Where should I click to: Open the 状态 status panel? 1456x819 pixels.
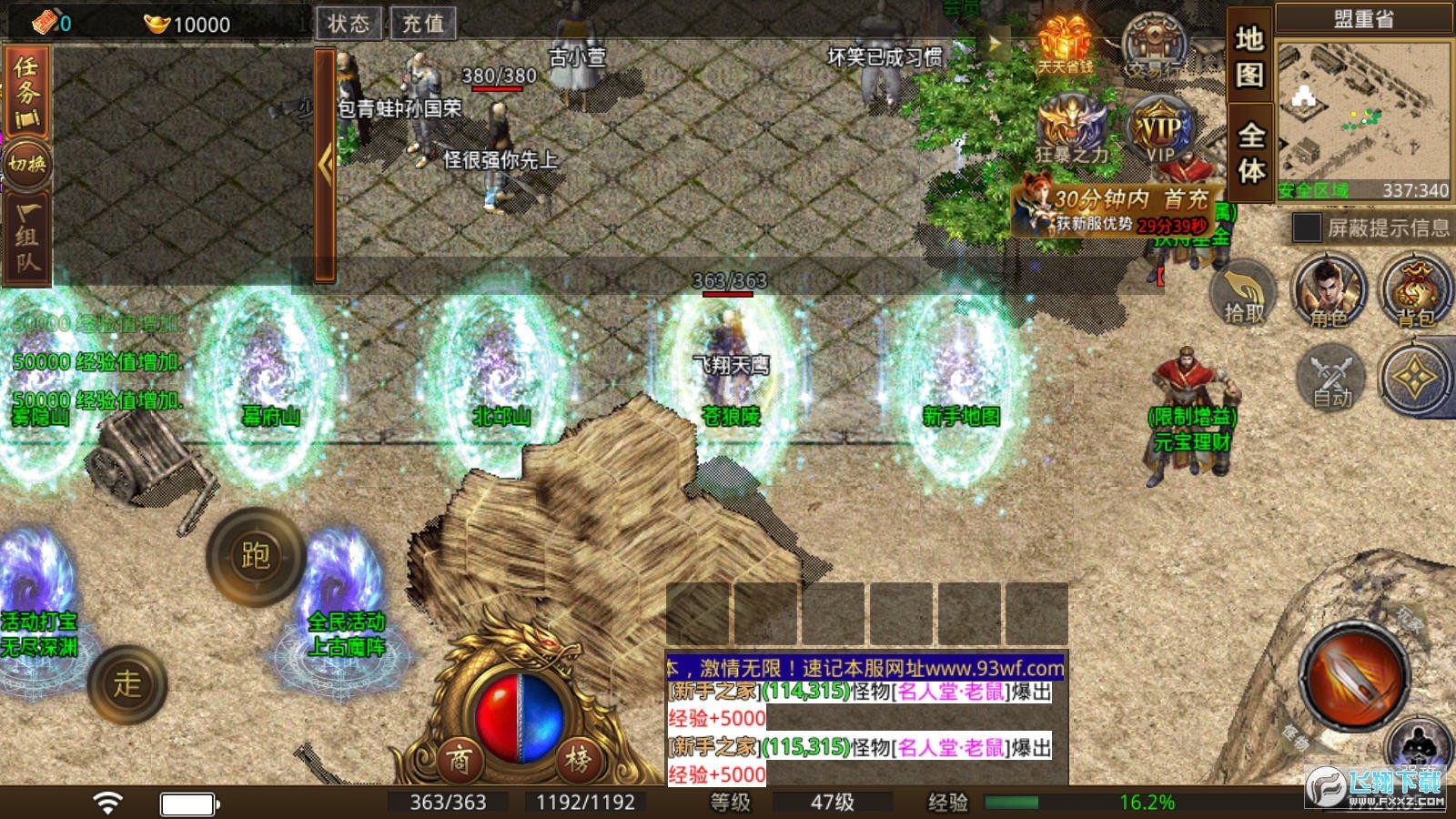349,23
